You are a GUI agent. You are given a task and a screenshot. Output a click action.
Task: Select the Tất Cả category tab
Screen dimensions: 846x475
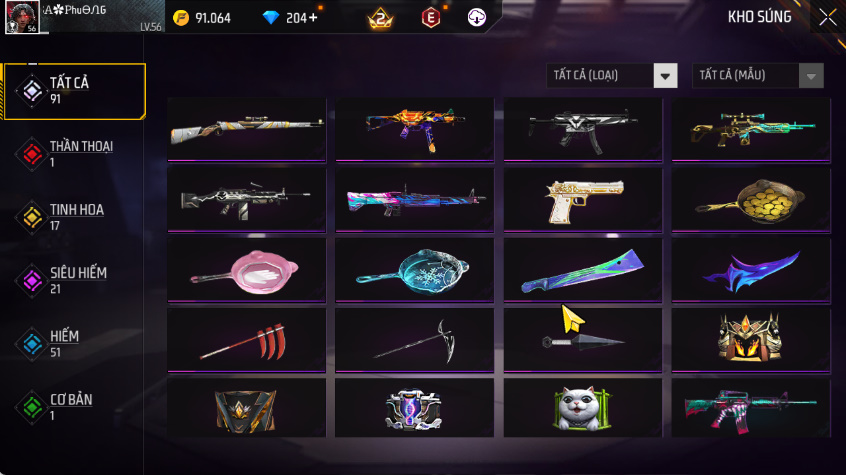point(74,91)
